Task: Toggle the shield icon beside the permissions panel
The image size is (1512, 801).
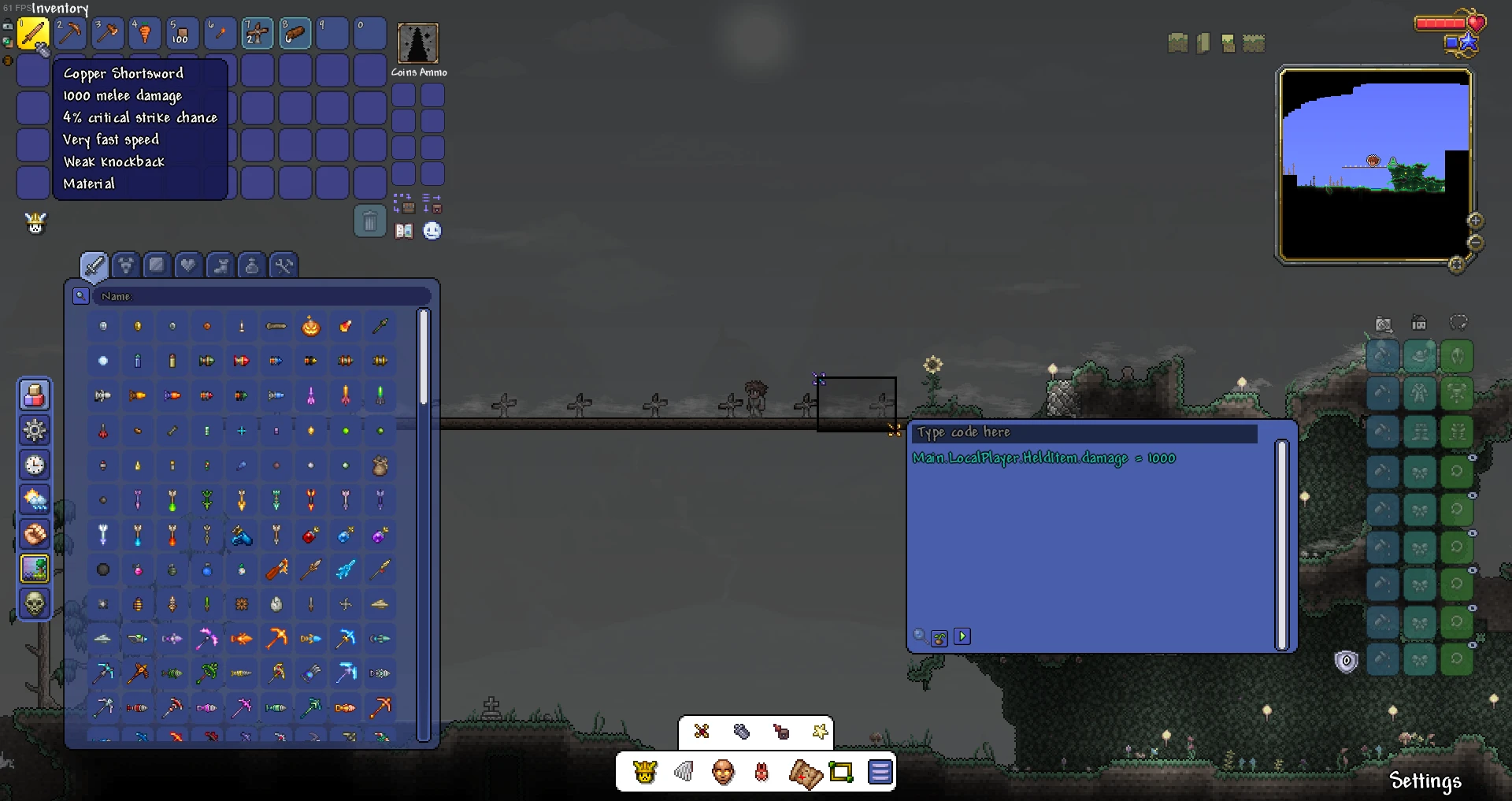Action: [x=1345, y=660]
